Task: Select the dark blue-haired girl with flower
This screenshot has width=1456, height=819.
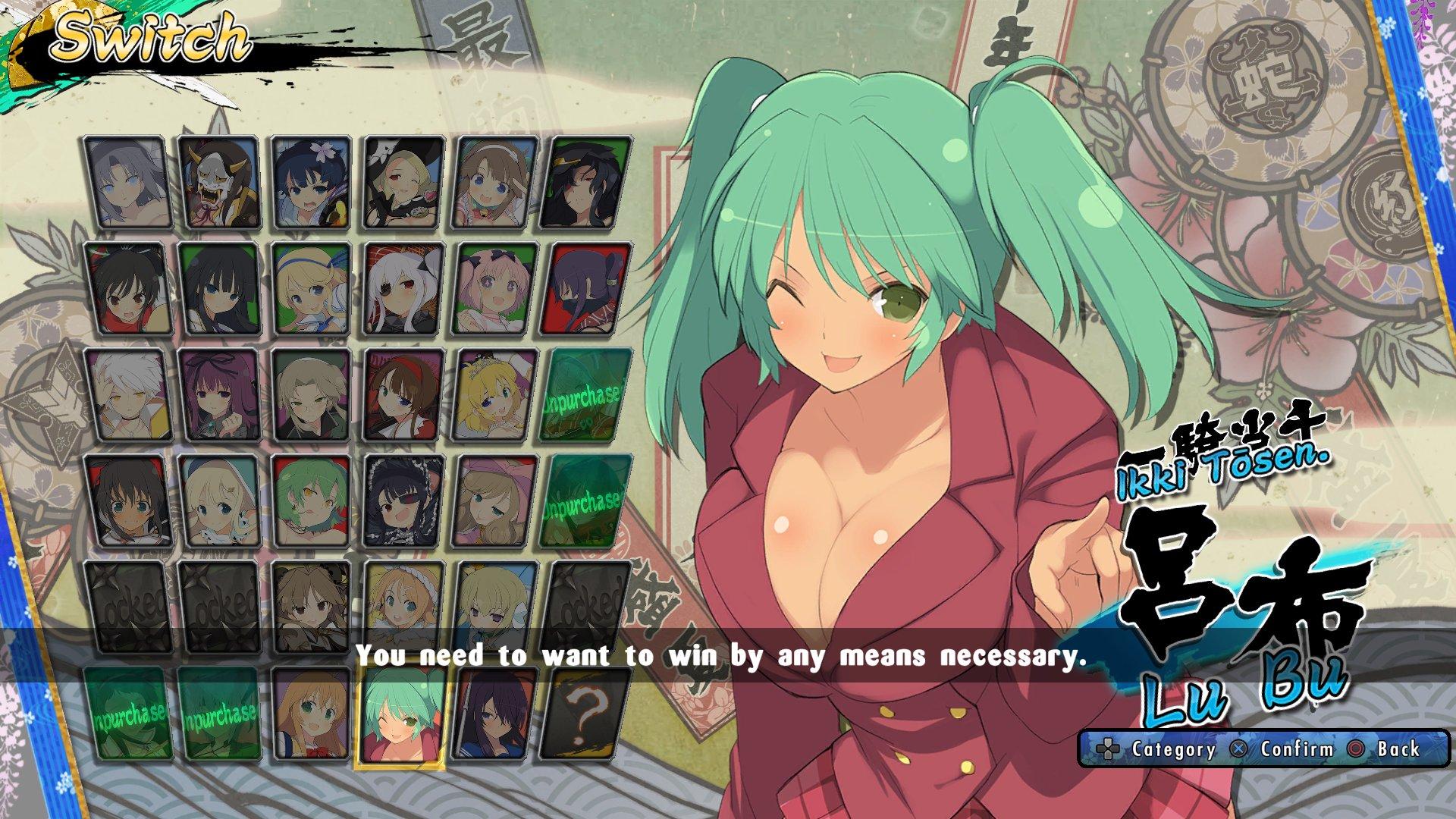Action: pos(310,183)
